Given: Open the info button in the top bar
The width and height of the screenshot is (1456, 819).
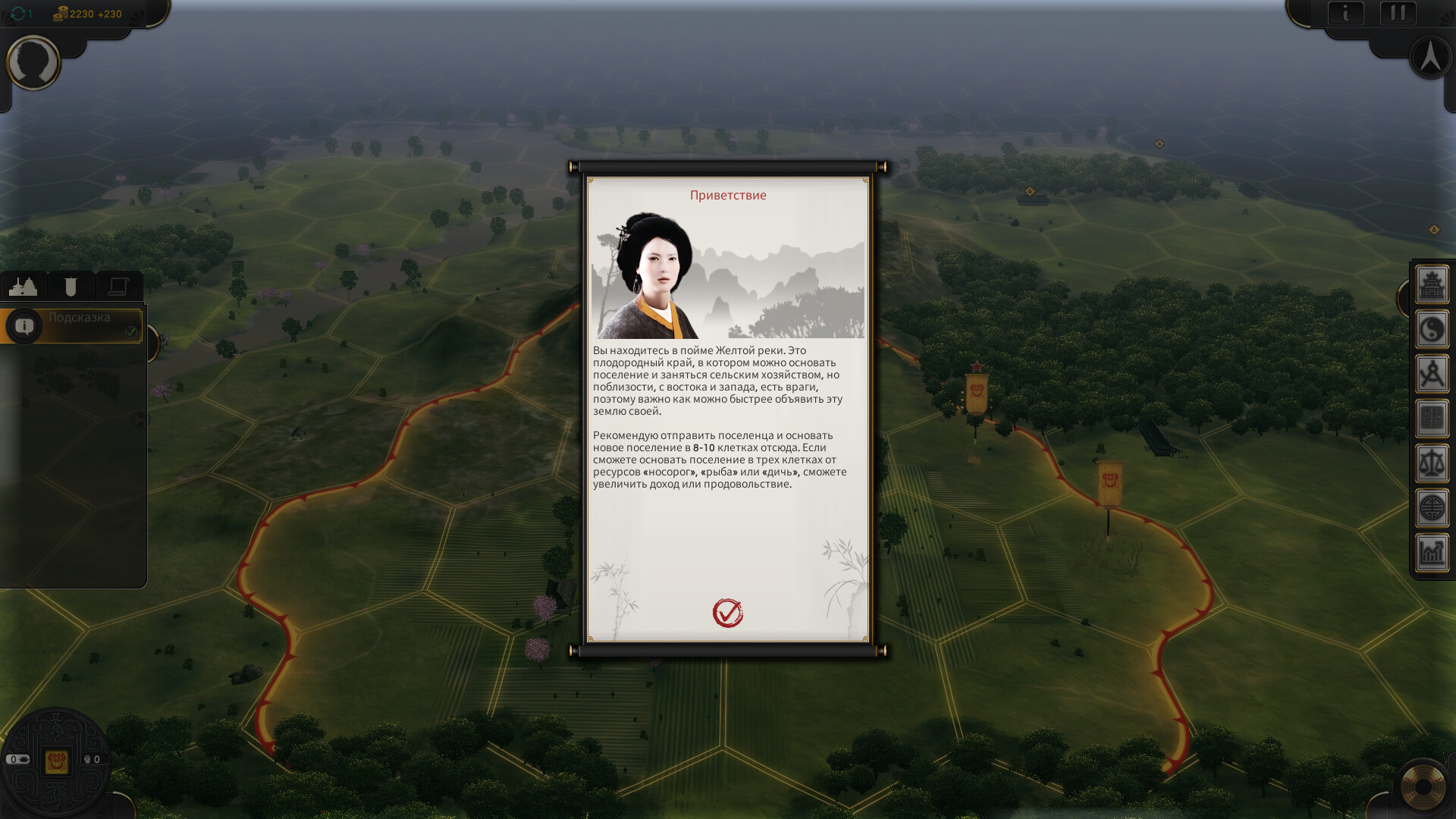Looking at the screenshot, I should [x=1345, y=13].
